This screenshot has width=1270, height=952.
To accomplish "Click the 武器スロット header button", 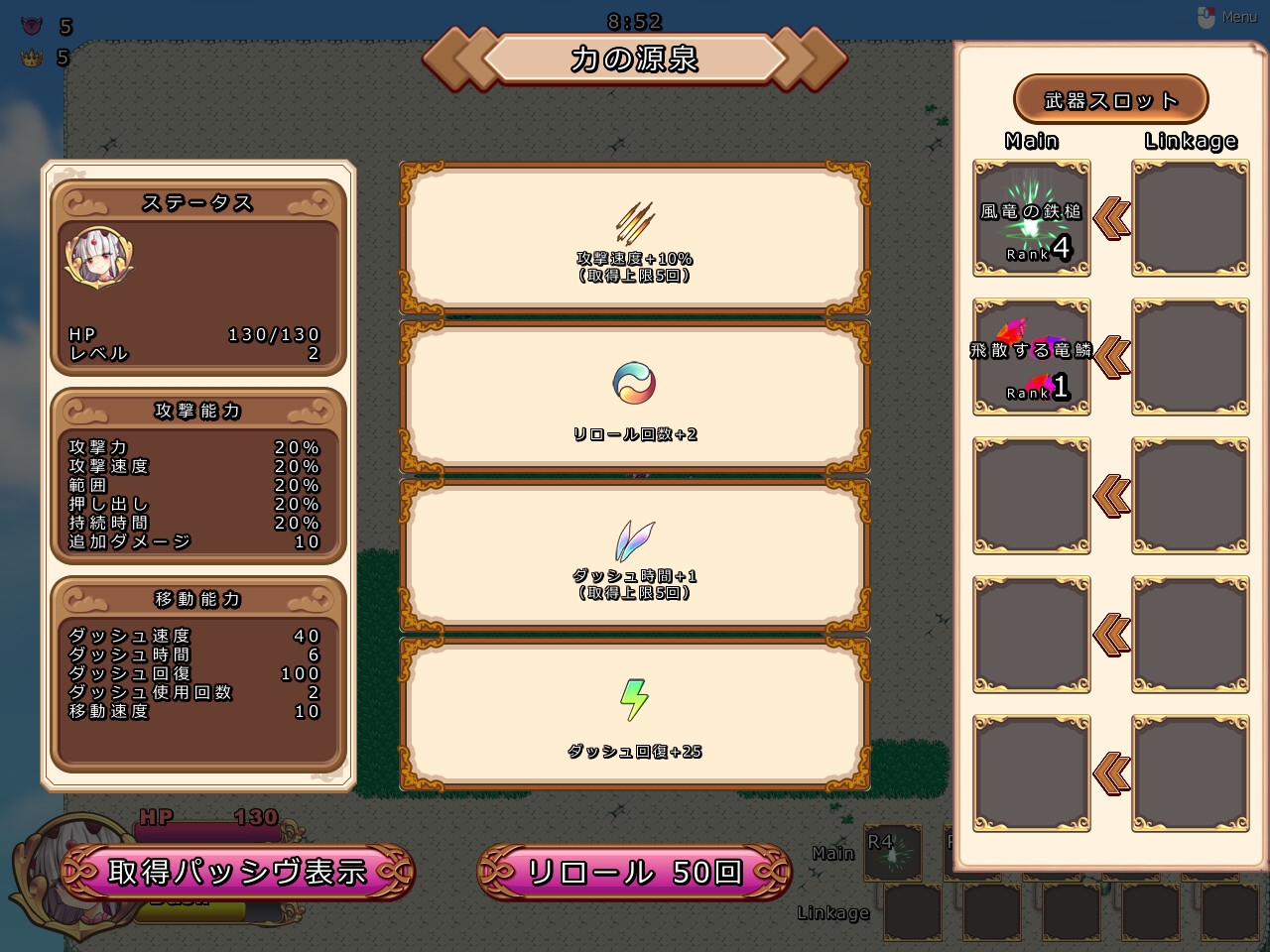I will pyautogui.click(x=1110, y=100).
